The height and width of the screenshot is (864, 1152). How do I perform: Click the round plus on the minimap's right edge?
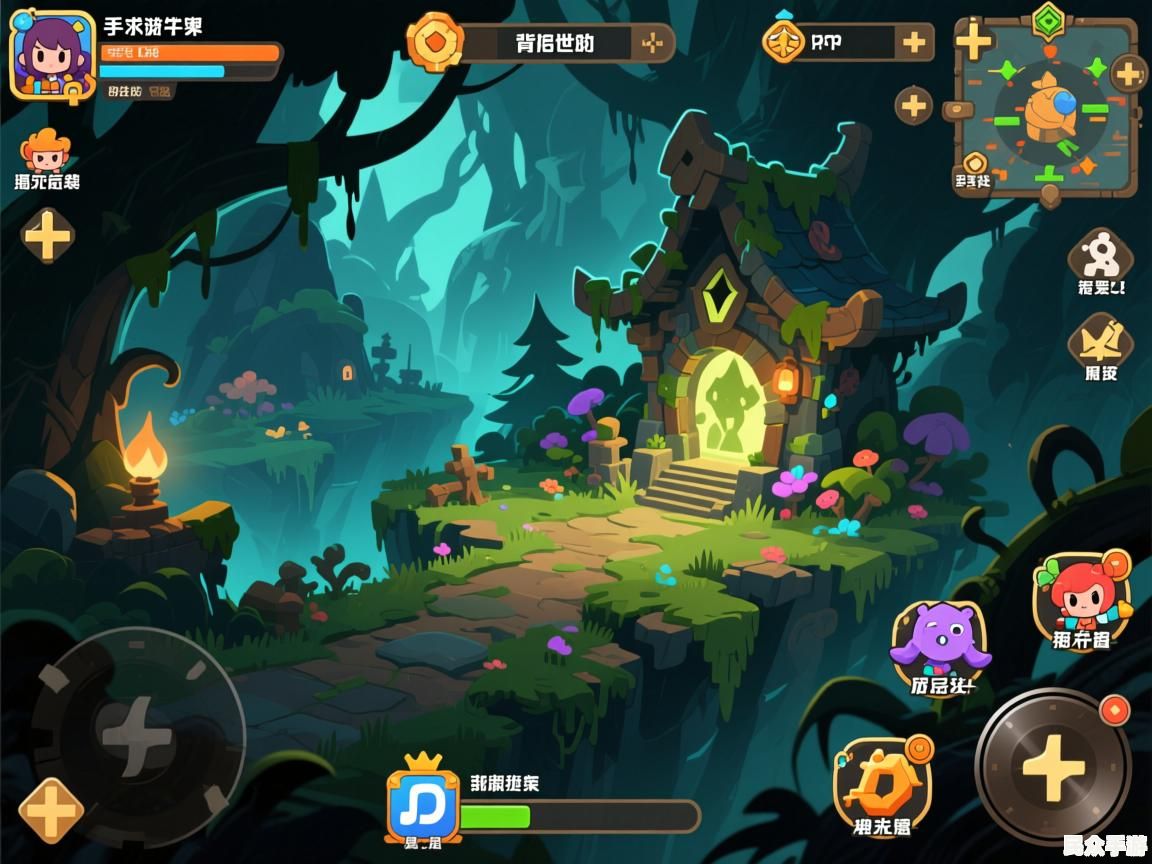[x=1129, y=73]
